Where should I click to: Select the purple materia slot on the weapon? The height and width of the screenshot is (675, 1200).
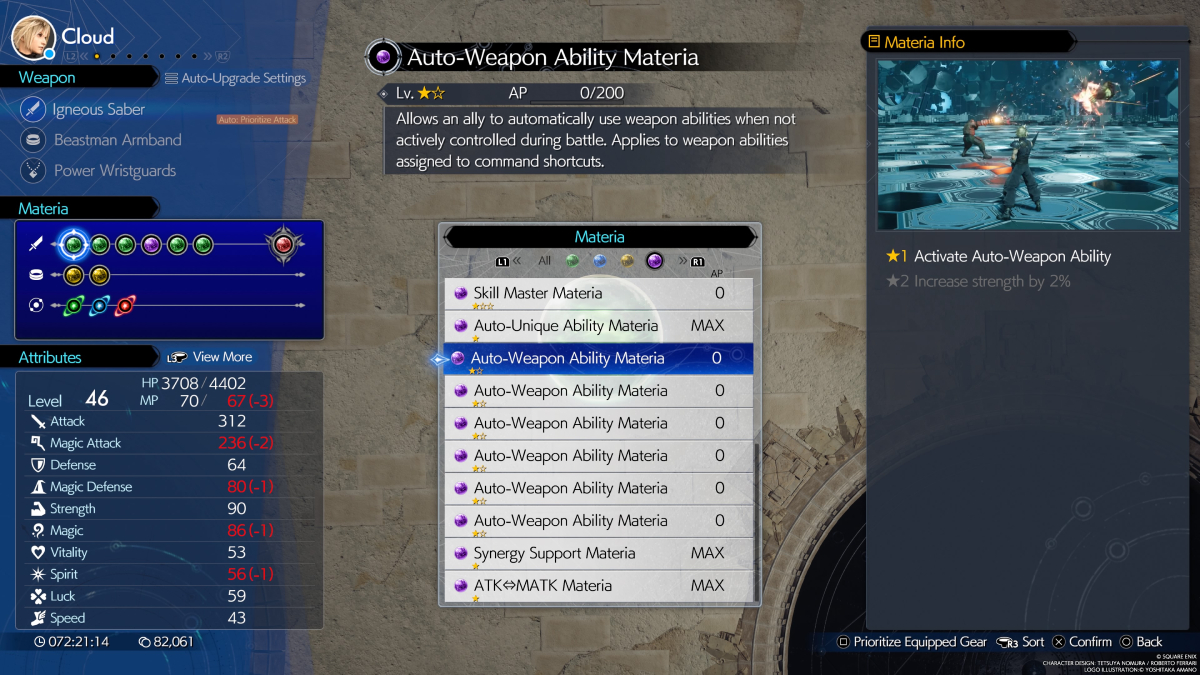tap(151, 244)
